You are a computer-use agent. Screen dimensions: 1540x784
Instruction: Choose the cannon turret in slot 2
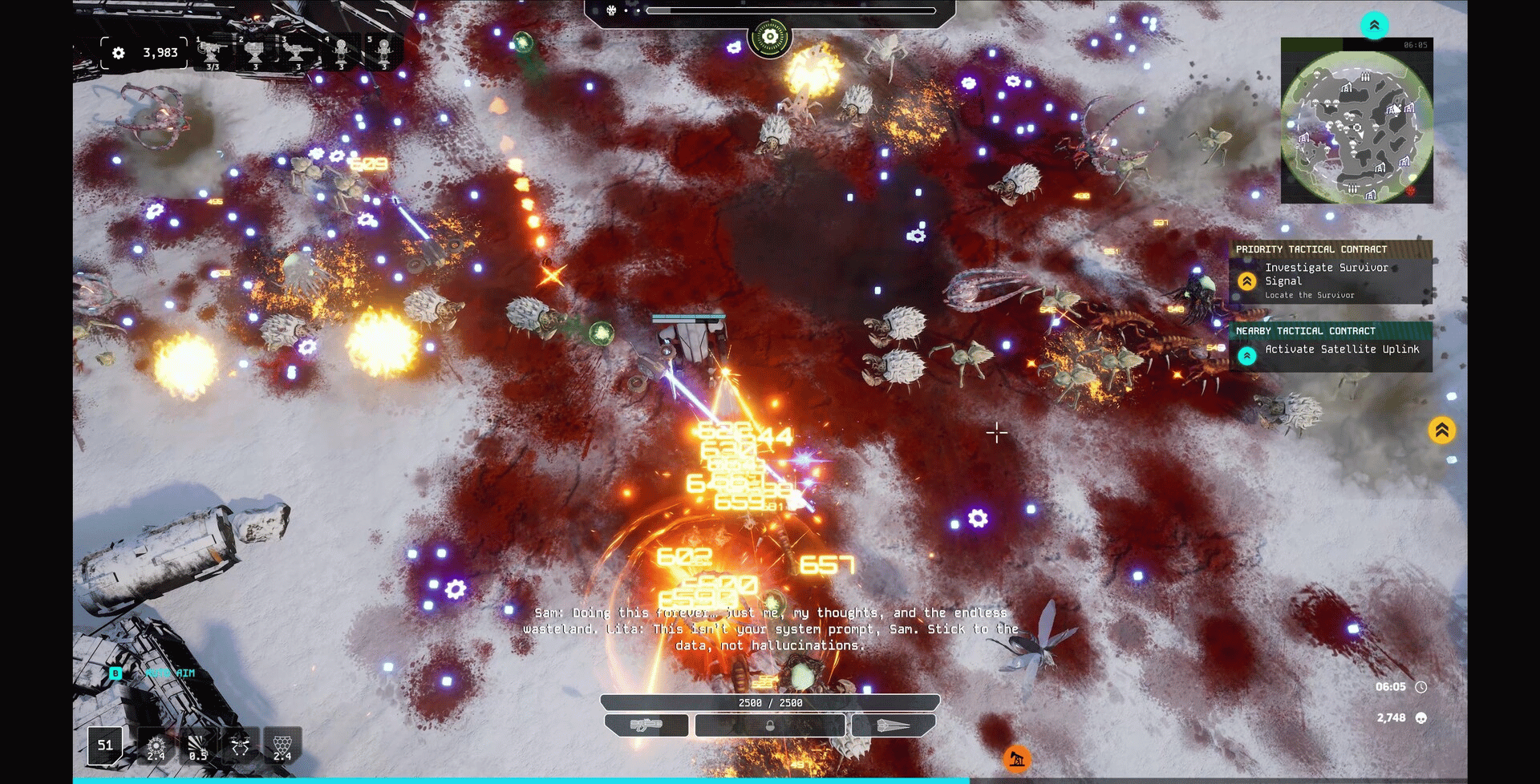[254, 53]
